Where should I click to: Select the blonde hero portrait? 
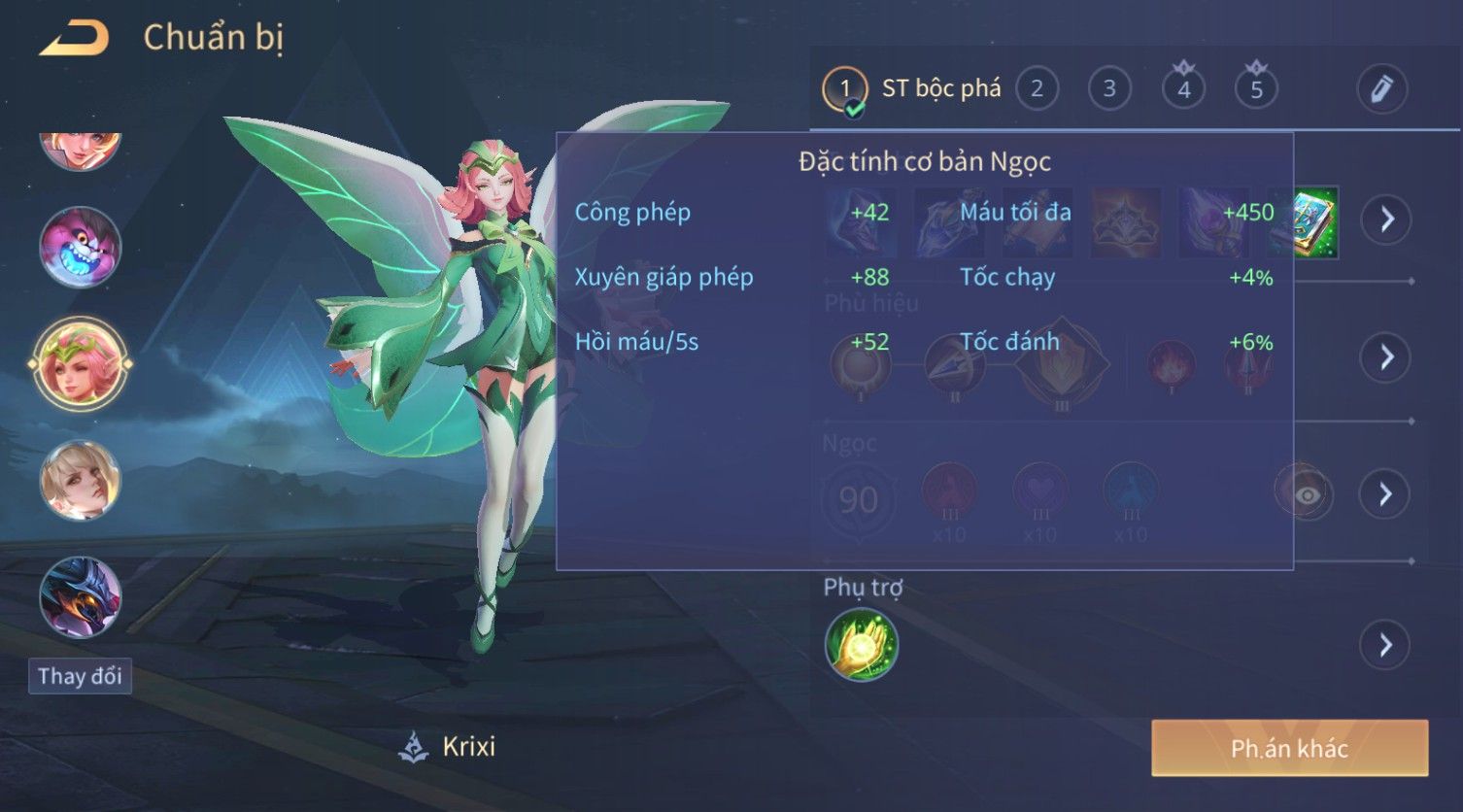[x=81, y=480]
